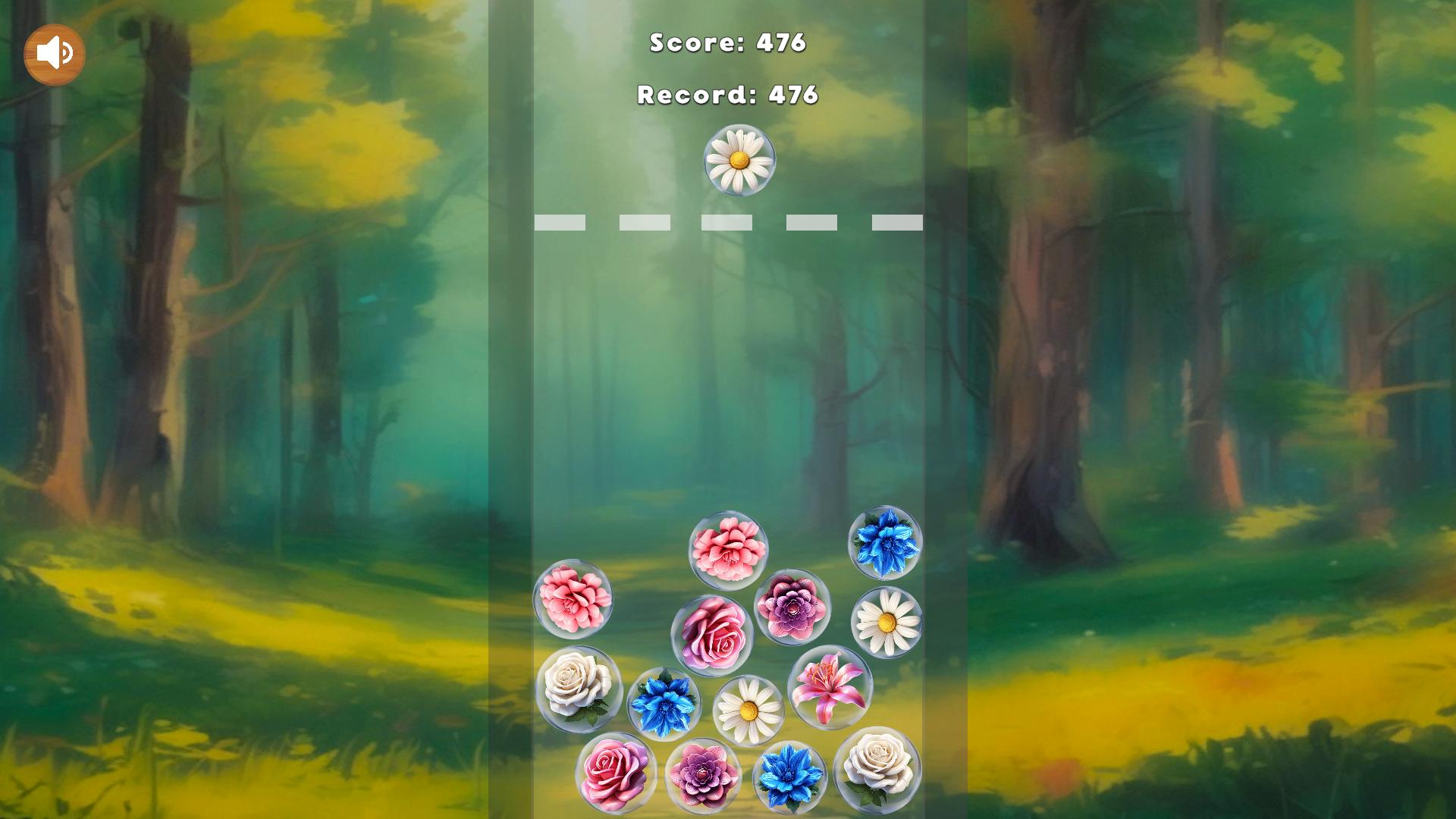Click the dashed drop line
Screen dimensions: 1456x819
click(x=727, y=221)
